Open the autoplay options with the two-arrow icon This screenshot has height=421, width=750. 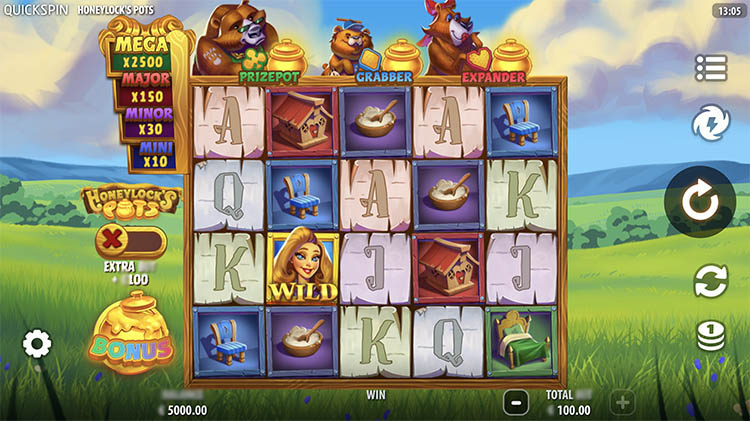coord(711,281)
